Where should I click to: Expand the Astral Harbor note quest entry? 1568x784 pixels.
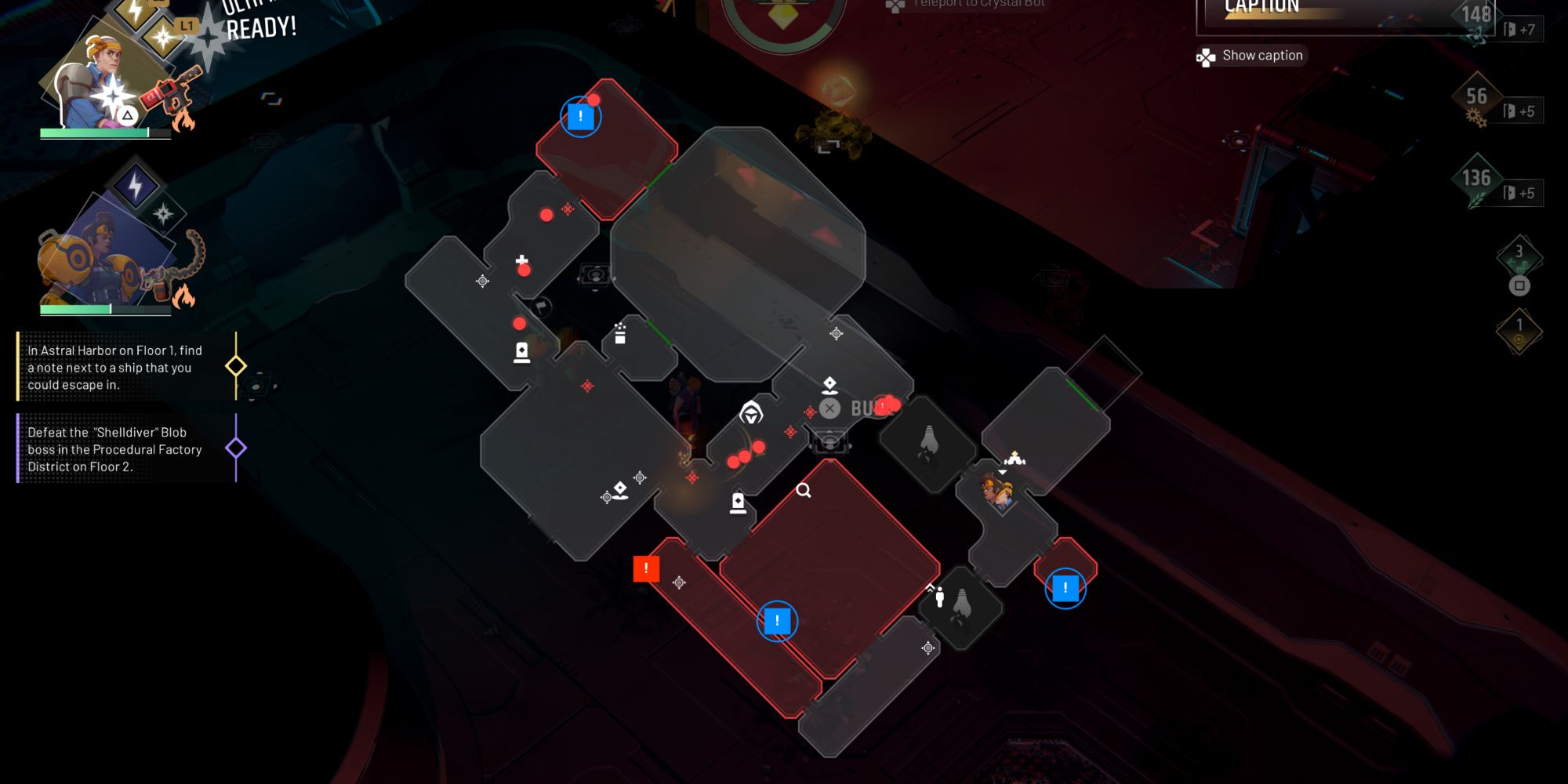110,368
